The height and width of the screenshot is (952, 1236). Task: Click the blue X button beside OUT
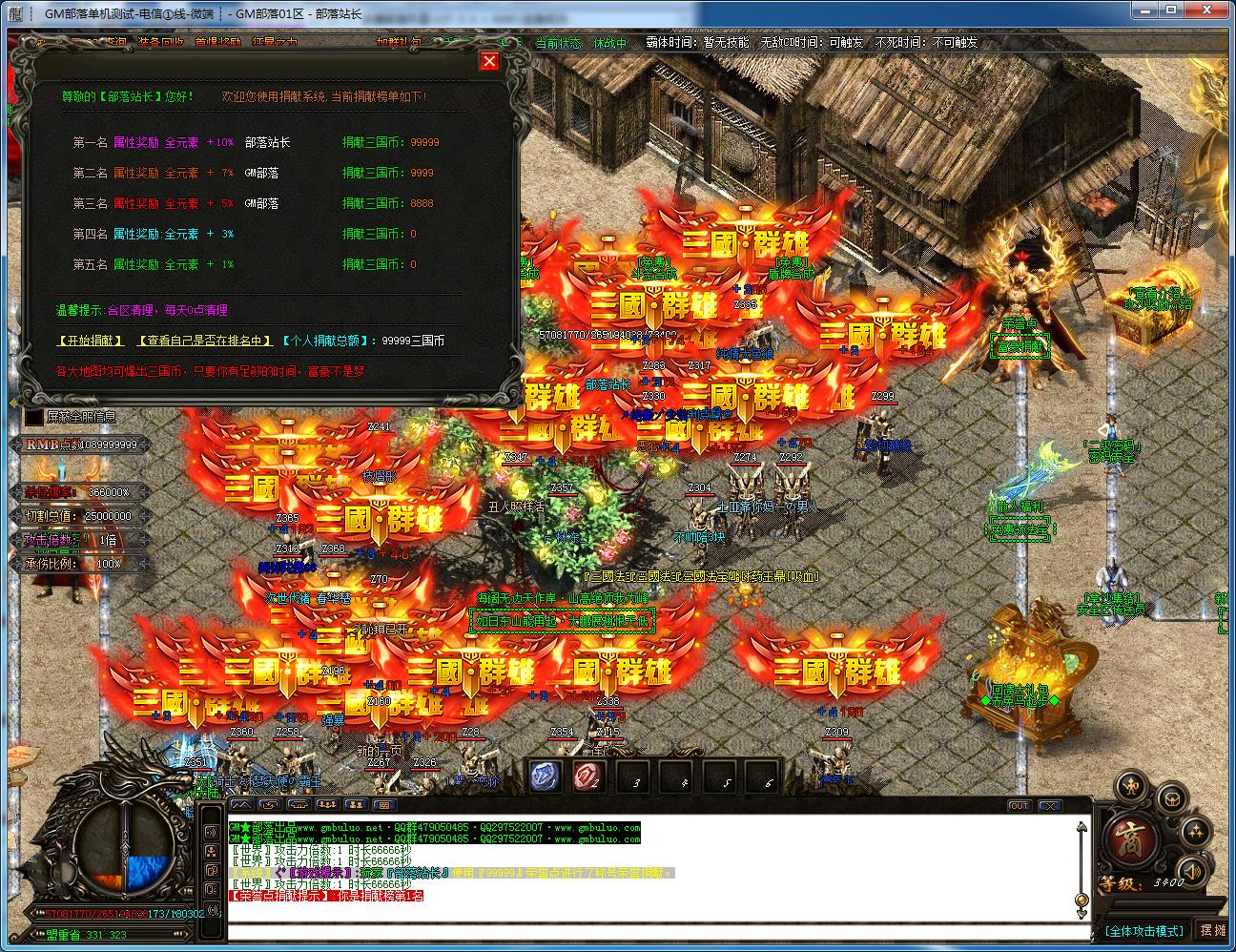coord(1049,806)
